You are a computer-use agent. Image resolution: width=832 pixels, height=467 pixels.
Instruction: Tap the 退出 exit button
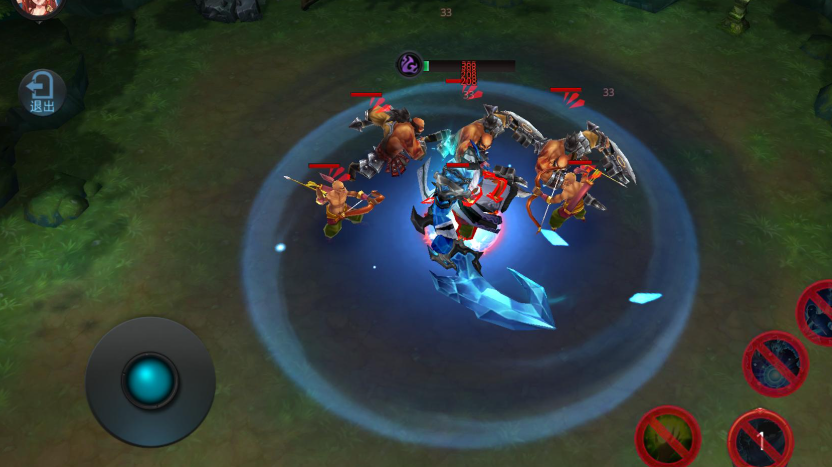point(42,92)
